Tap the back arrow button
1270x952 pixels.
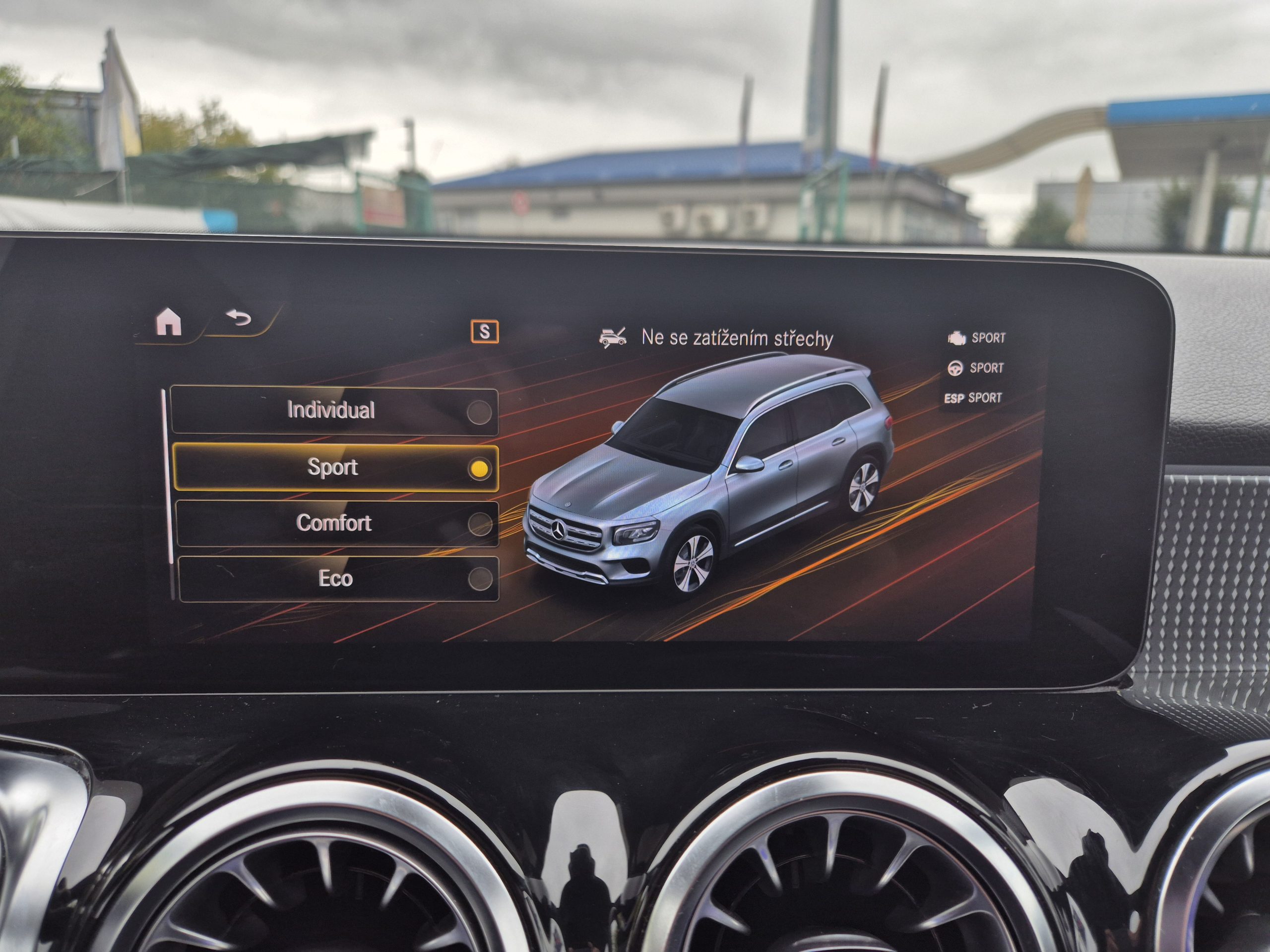point(239,317)
